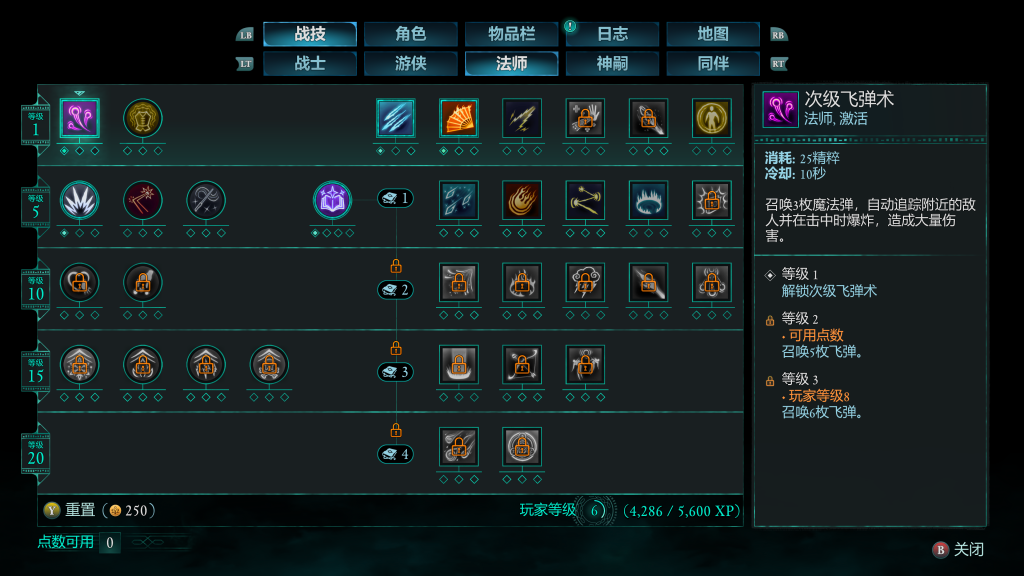Select the white burst passive skill icon
The width and height of the screenshot is (1024, 576).
click(80, 200)
